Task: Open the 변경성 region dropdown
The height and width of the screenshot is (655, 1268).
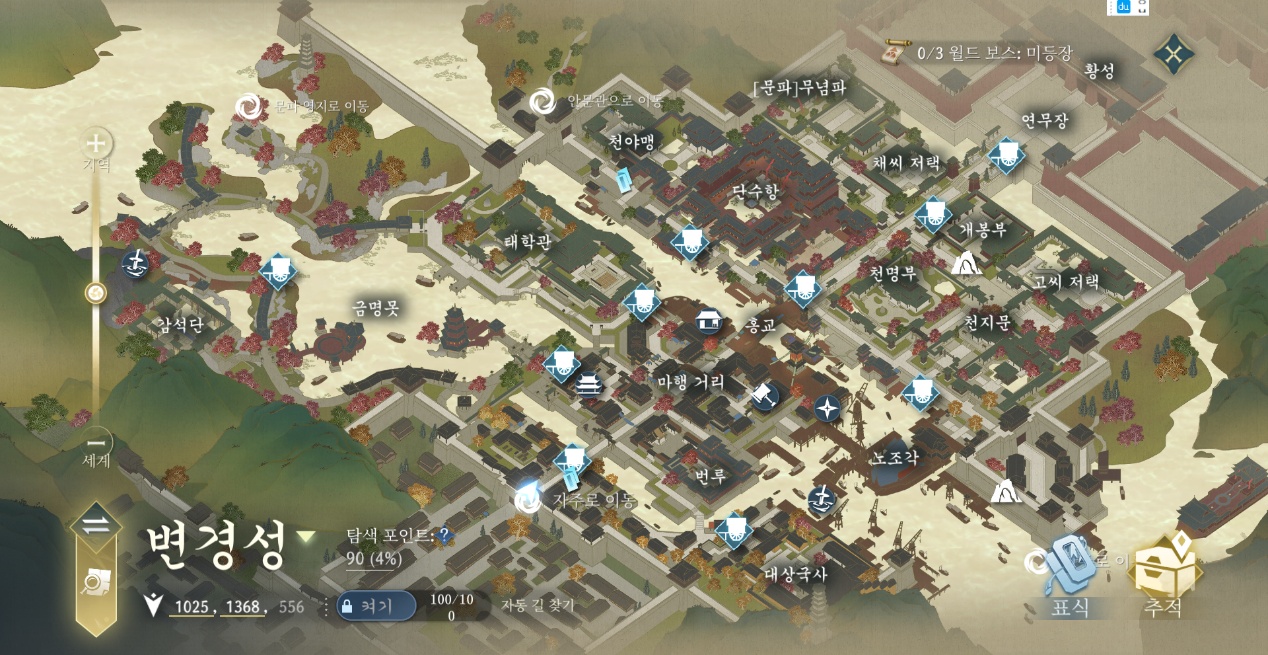Action: [306, 537]
